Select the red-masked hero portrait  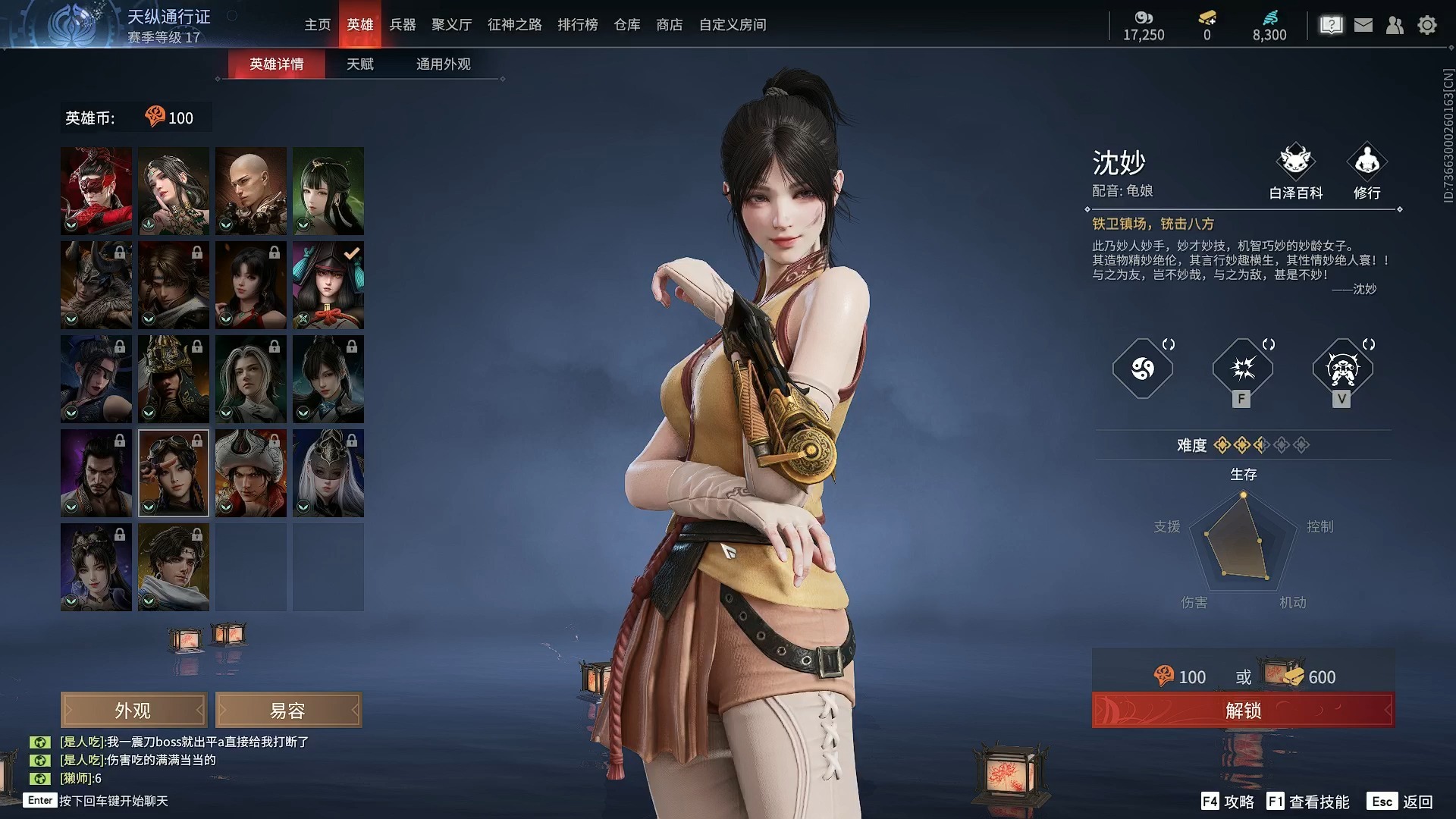(x=96, y=190)
